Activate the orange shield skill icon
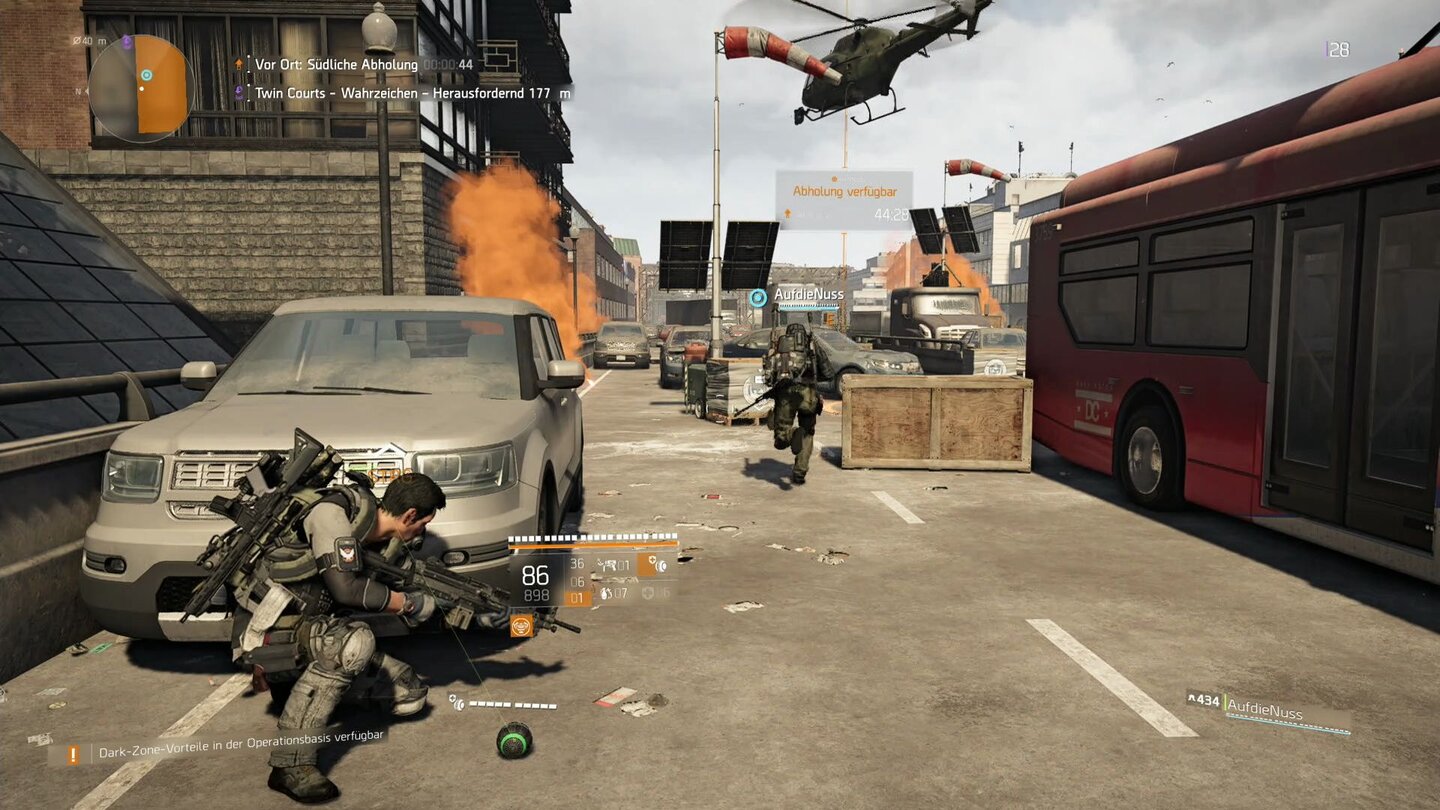This screenshot has height=810, width=1440. [653, 565]
